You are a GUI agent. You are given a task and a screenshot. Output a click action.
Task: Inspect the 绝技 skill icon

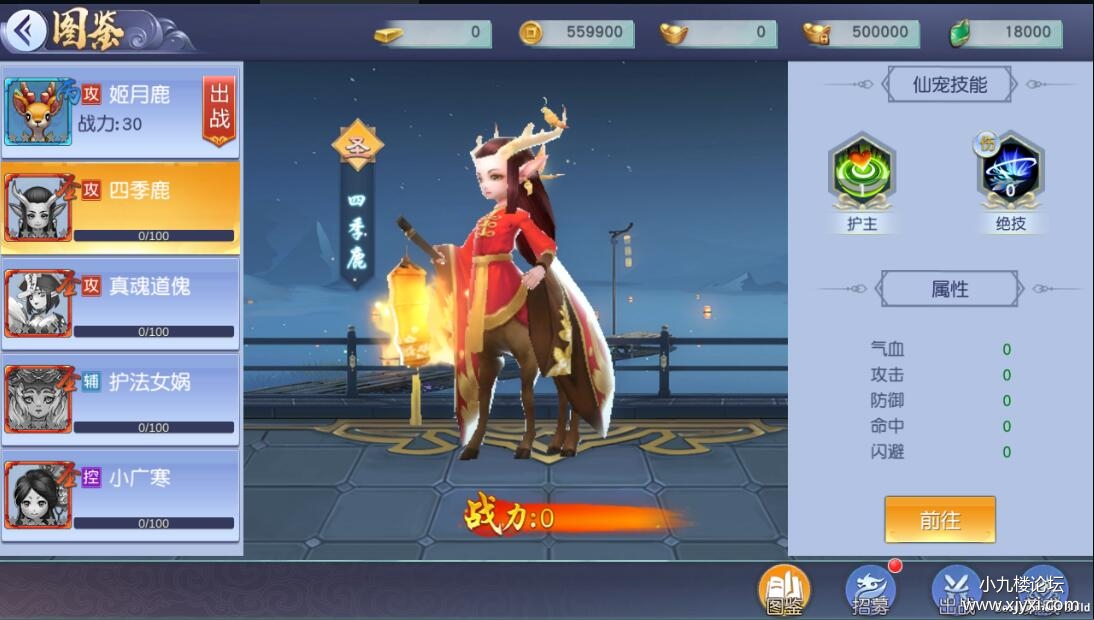[1010, 173]
